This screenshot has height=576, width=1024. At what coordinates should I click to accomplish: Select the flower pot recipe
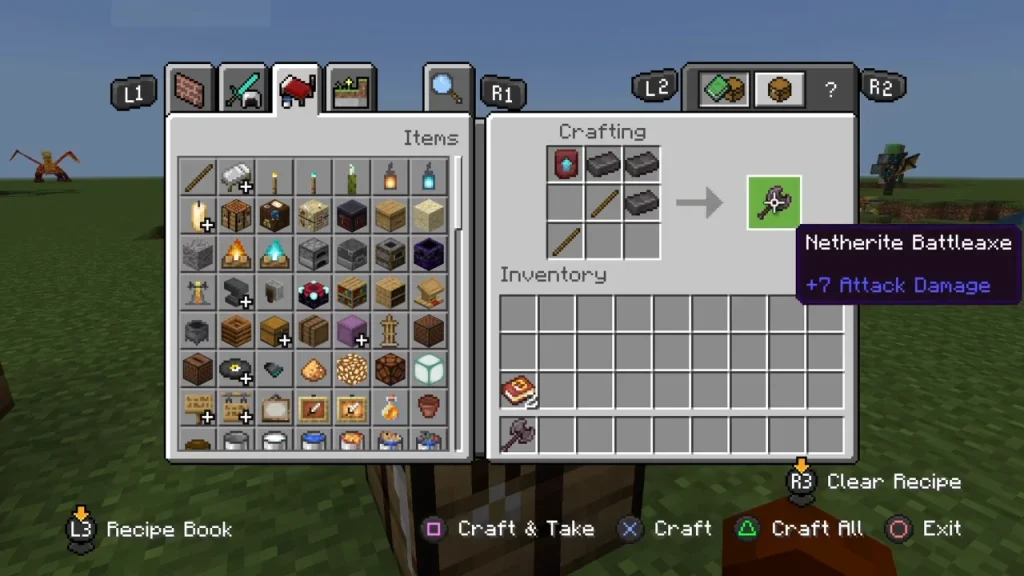click(x=428, y=408)
